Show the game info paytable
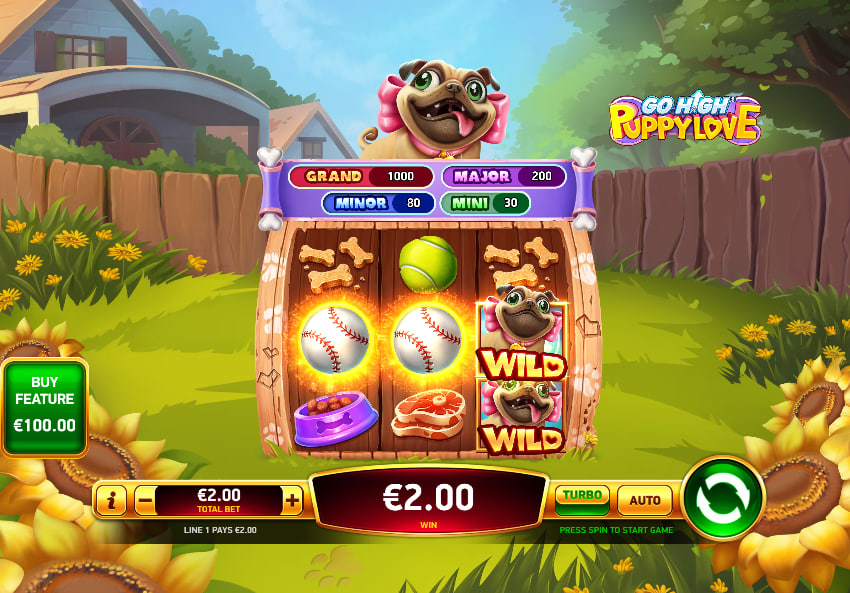The image size is (850, 593). [111, 500]
